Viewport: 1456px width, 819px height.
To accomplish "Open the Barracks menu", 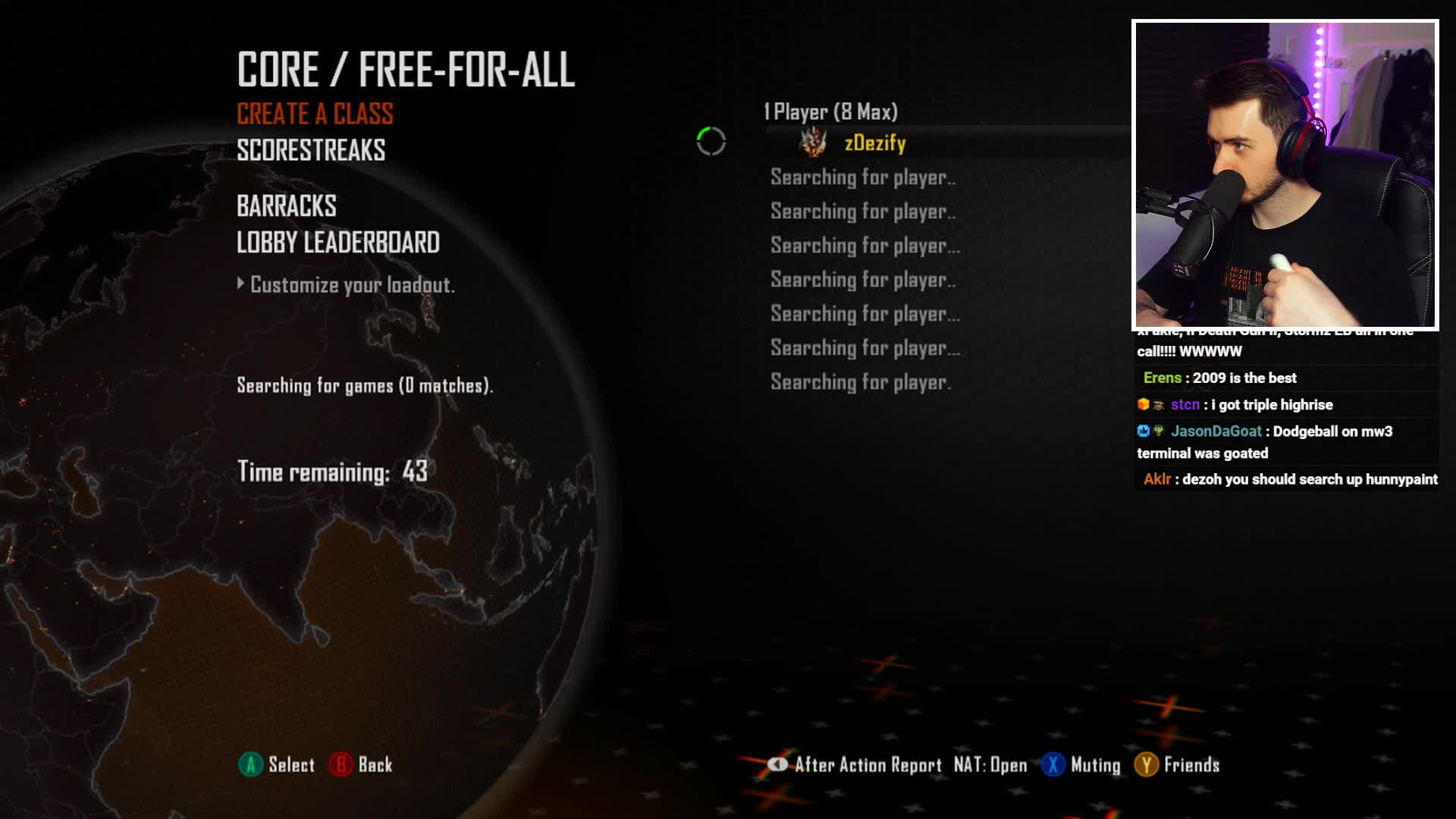I will pyautogui.click(x=286, y=206).
